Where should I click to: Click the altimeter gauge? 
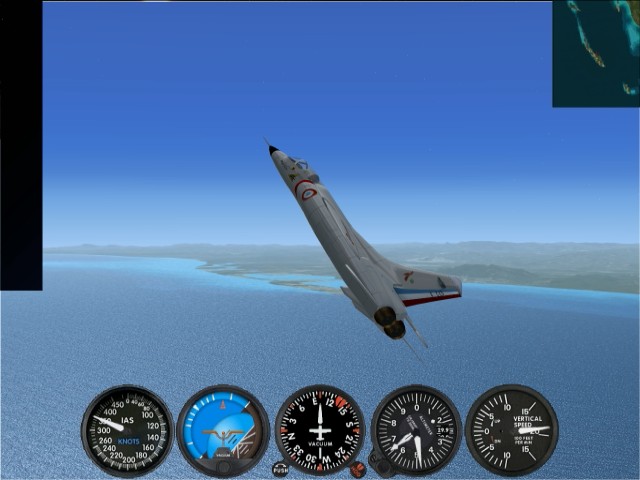[416, 431]
